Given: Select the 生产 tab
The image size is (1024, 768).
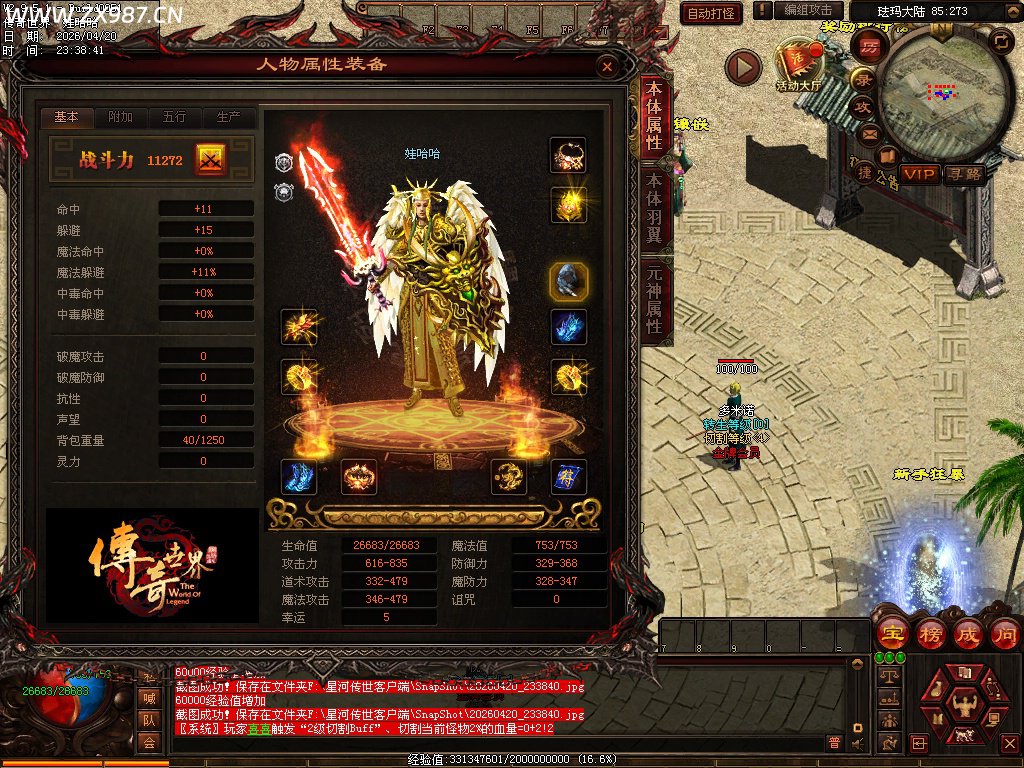Looking at the screenshot, I should [x=228, y=117].
